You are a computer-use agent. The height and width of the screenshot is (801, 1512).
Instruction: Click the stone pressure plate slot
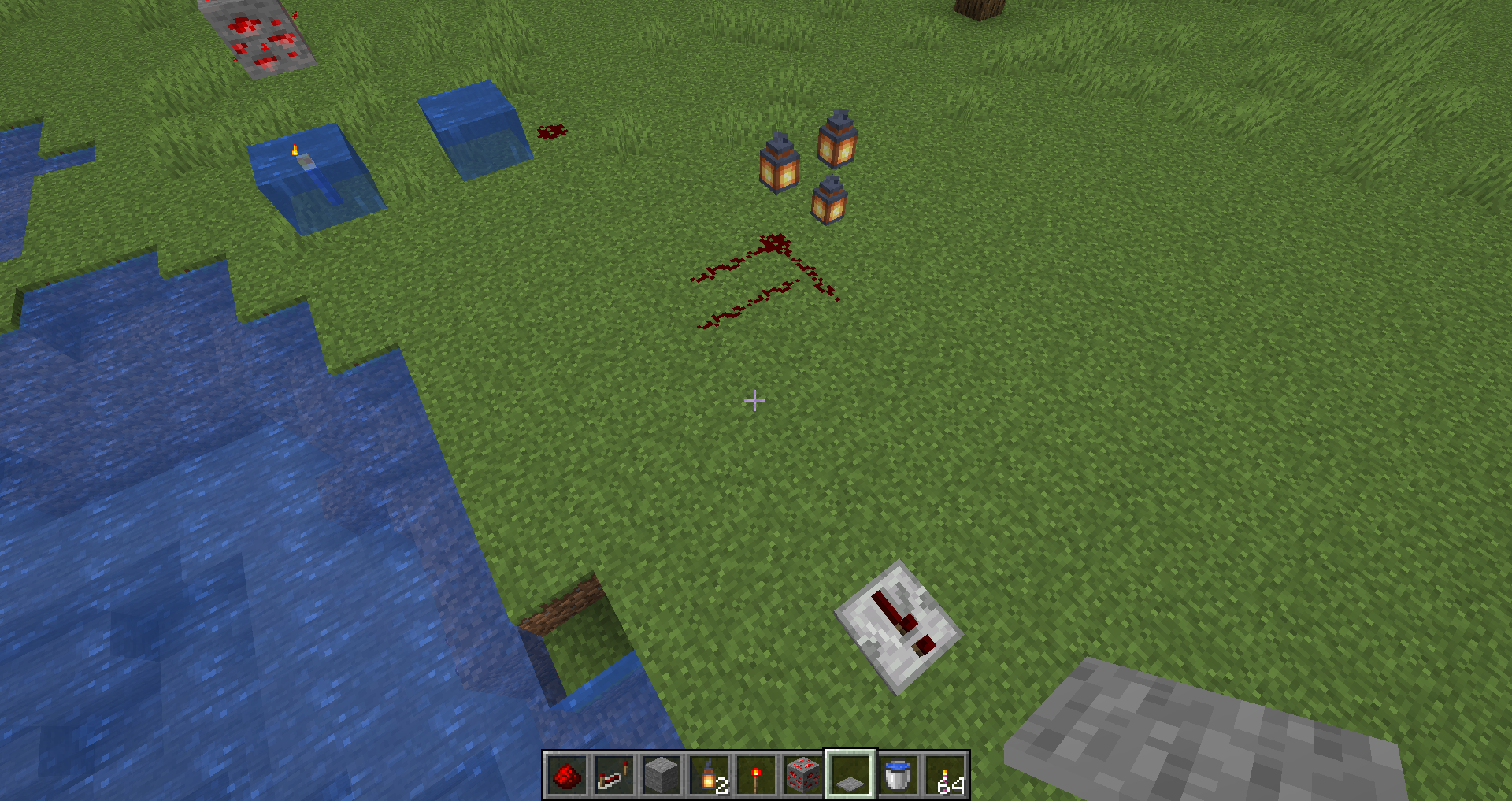850,775
